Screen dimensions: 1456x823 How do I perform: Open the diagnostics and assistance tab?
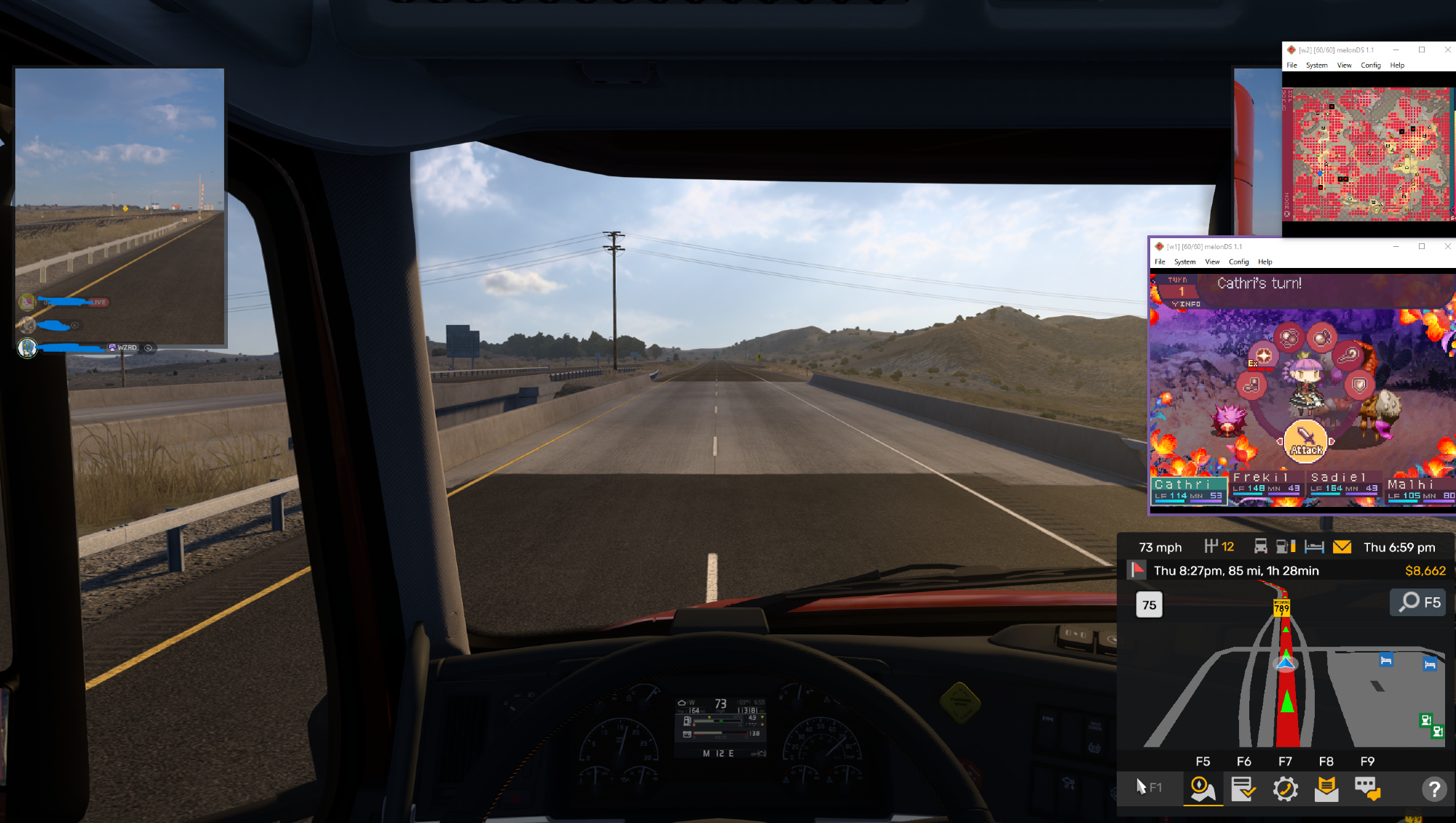(1285, 789)
